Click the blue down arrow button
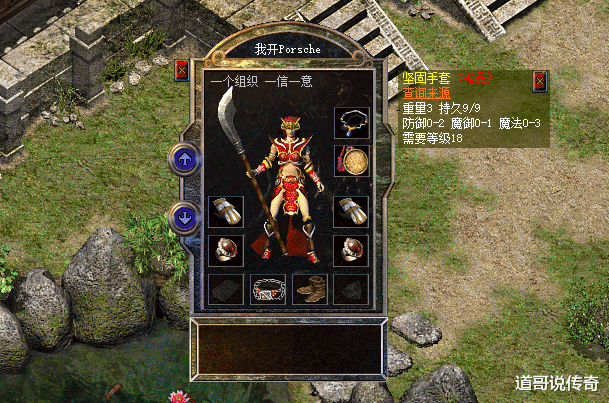The height and width of the screenshot is (403, 609). point(184,216)
